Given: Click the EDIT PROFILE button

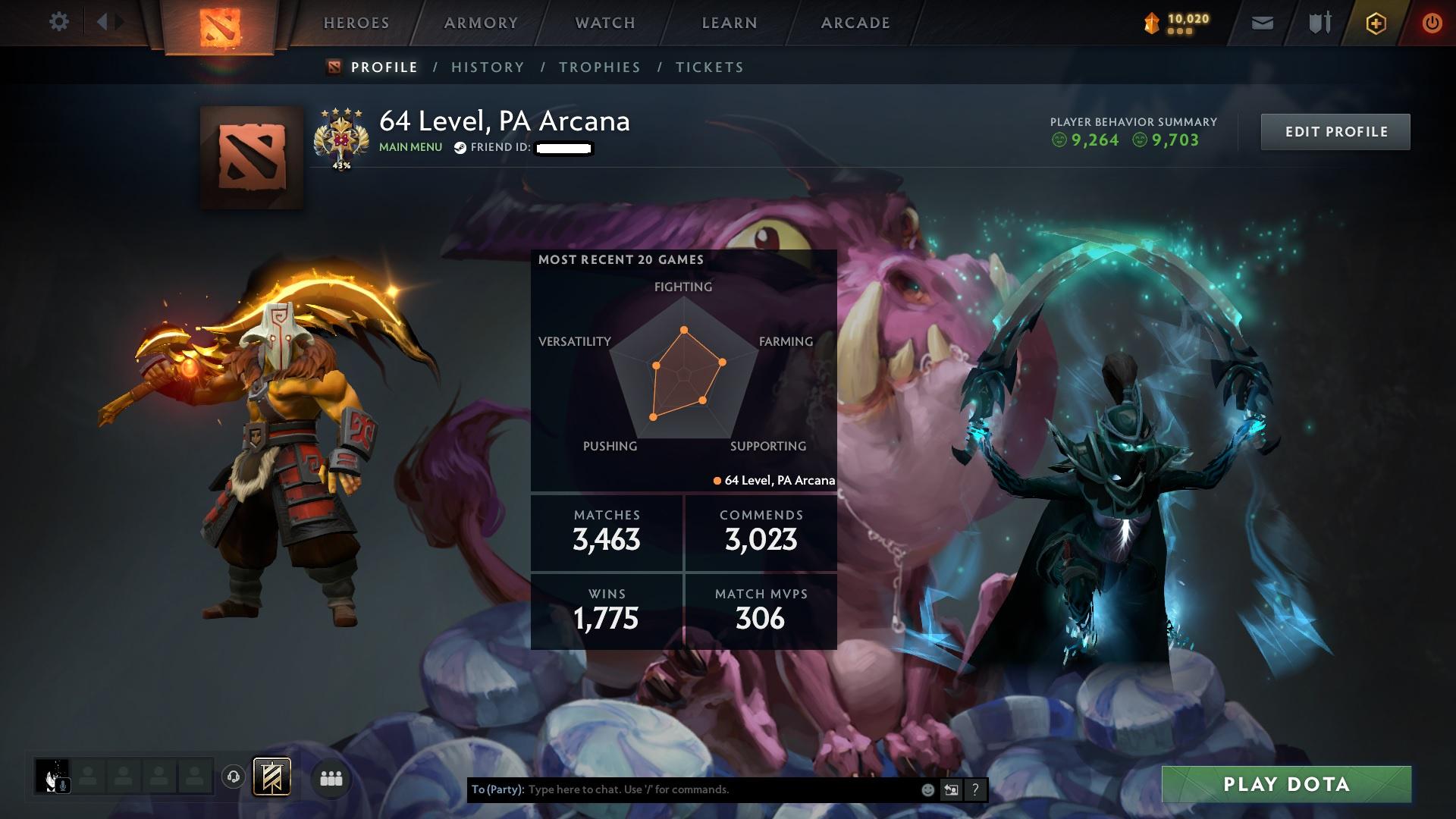Looking at the screenshot, I should 1335,131.
